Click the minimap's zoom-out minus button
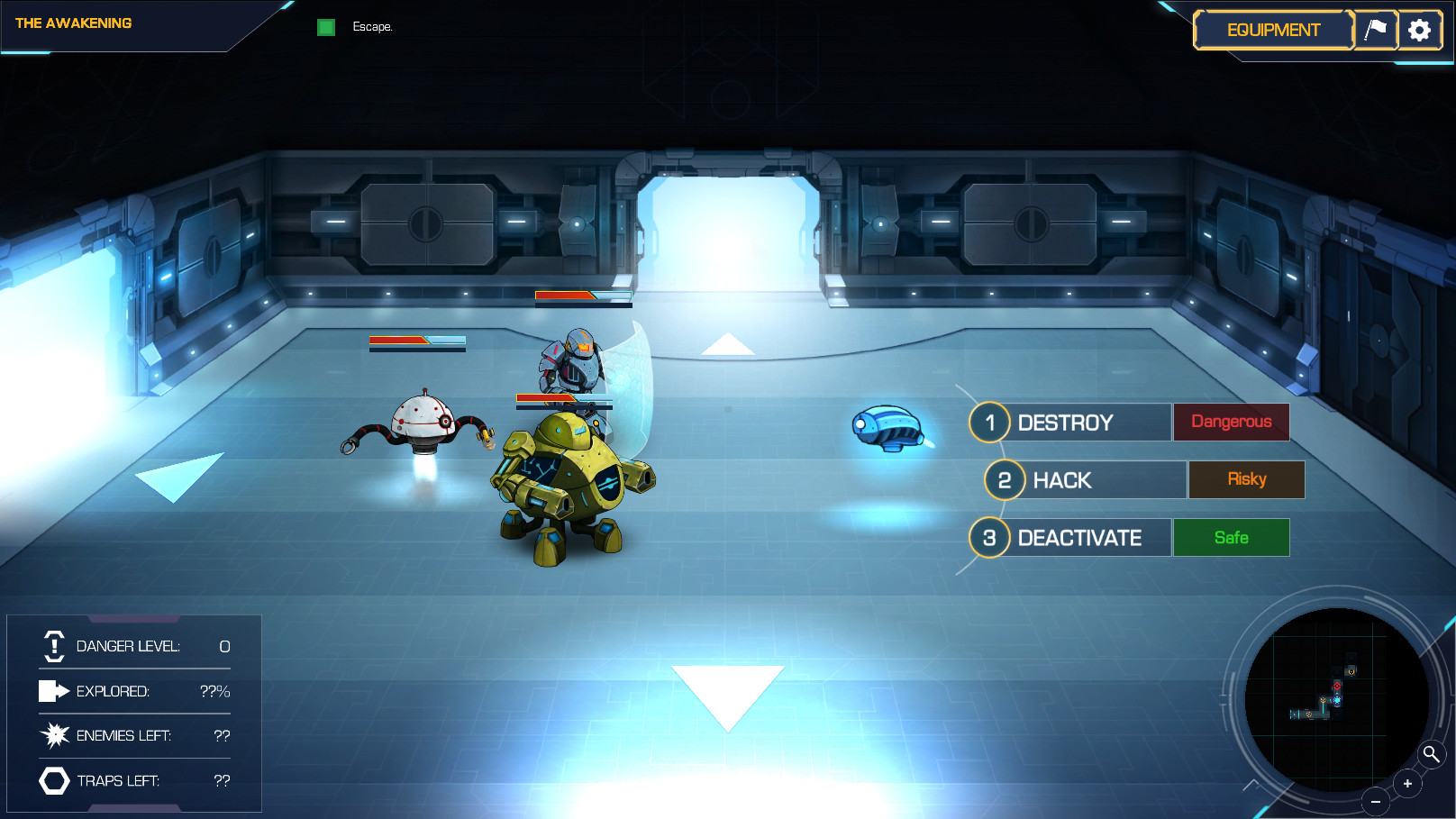Screen dimensions: 1456x819 tap(1376, 801)
